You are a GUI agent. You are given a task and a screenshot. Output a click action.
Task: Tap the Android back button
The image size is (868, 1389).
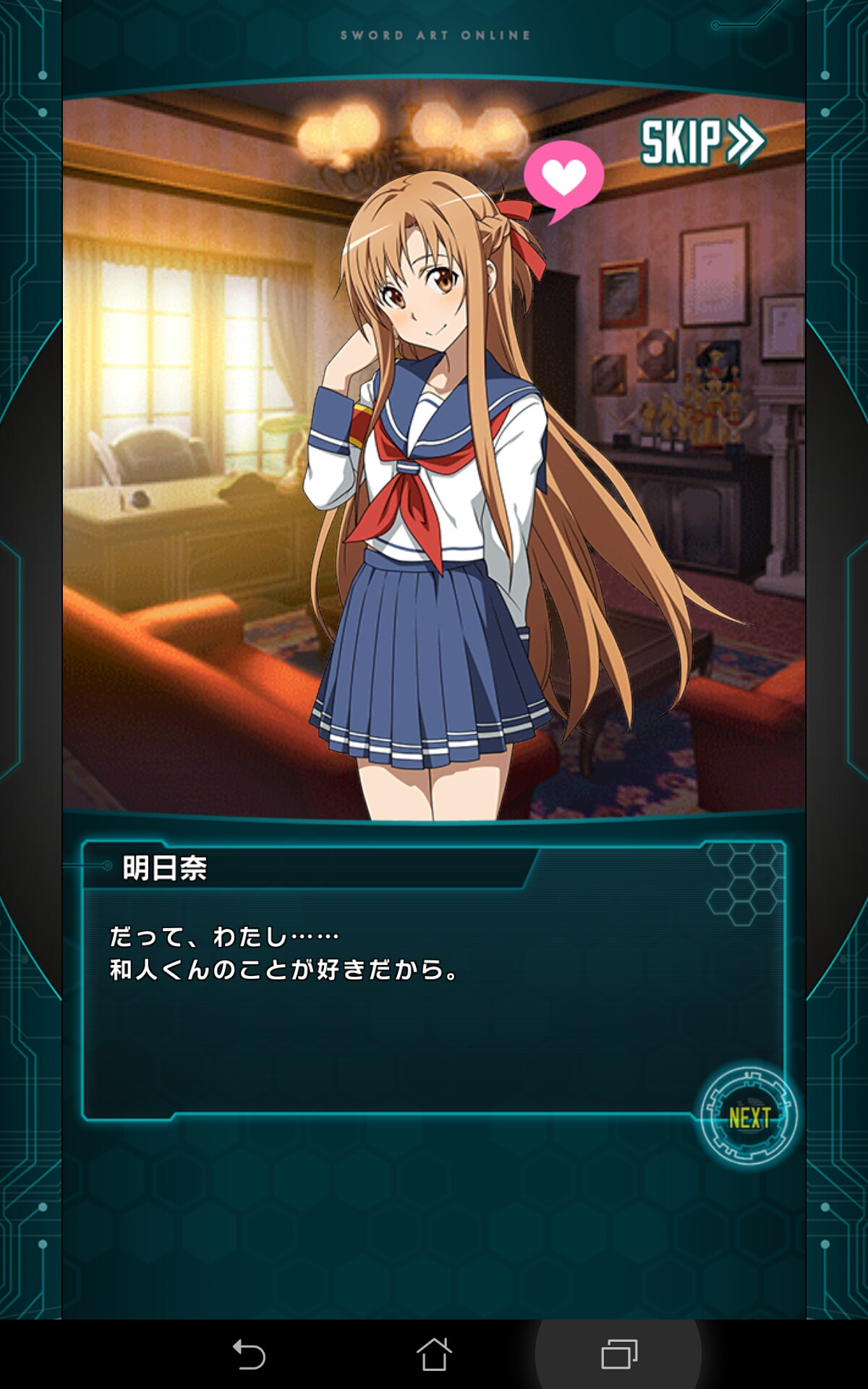click(x=250, y=1354)
